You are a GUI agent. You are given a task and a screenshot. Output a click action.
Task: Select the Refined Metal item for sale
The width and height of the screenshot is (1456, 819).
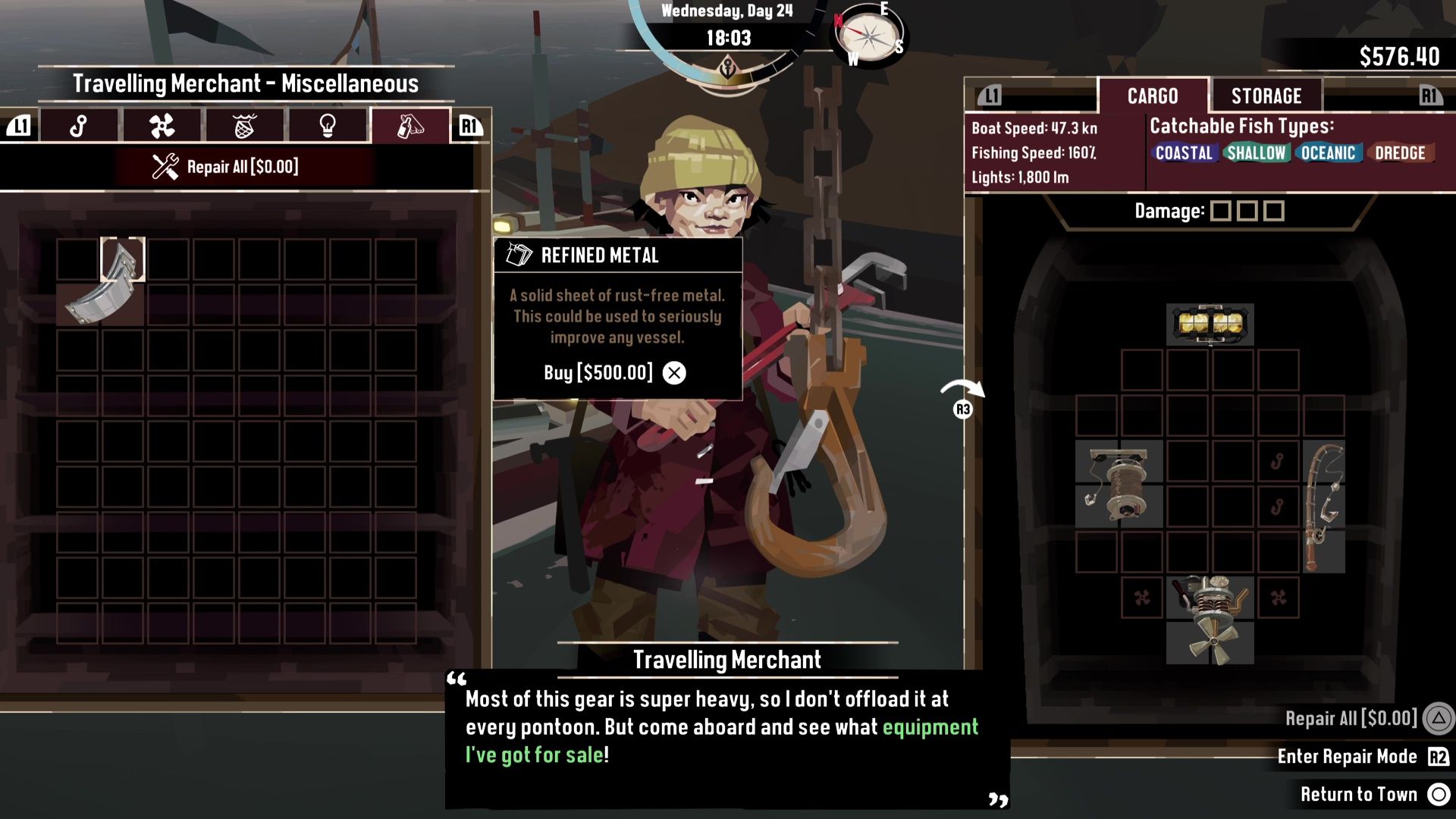[102, 285]
